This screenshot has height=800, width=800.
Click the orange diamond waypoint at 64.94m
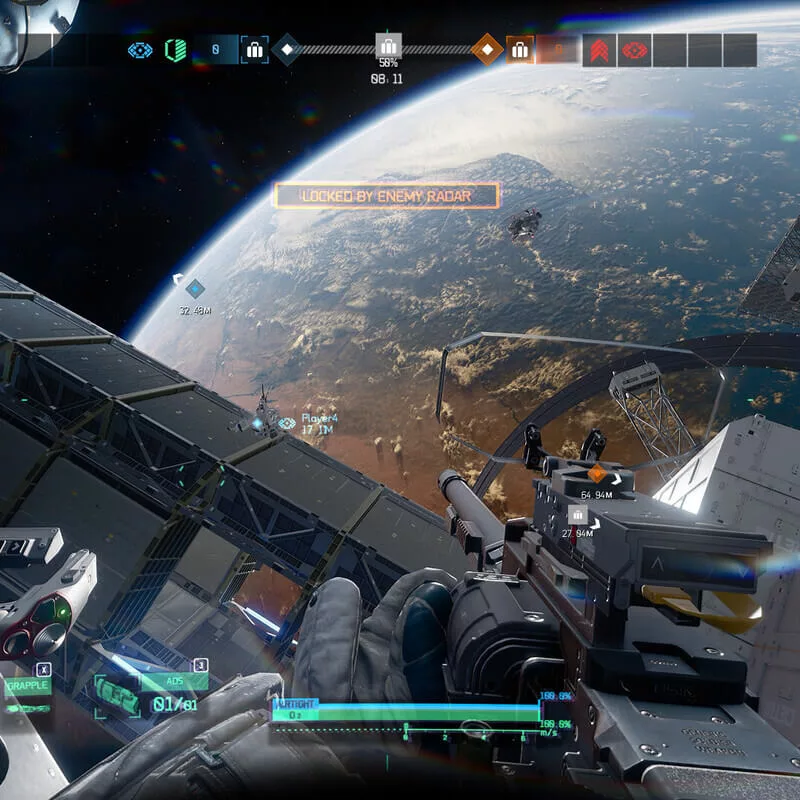[x=598, y=474]
